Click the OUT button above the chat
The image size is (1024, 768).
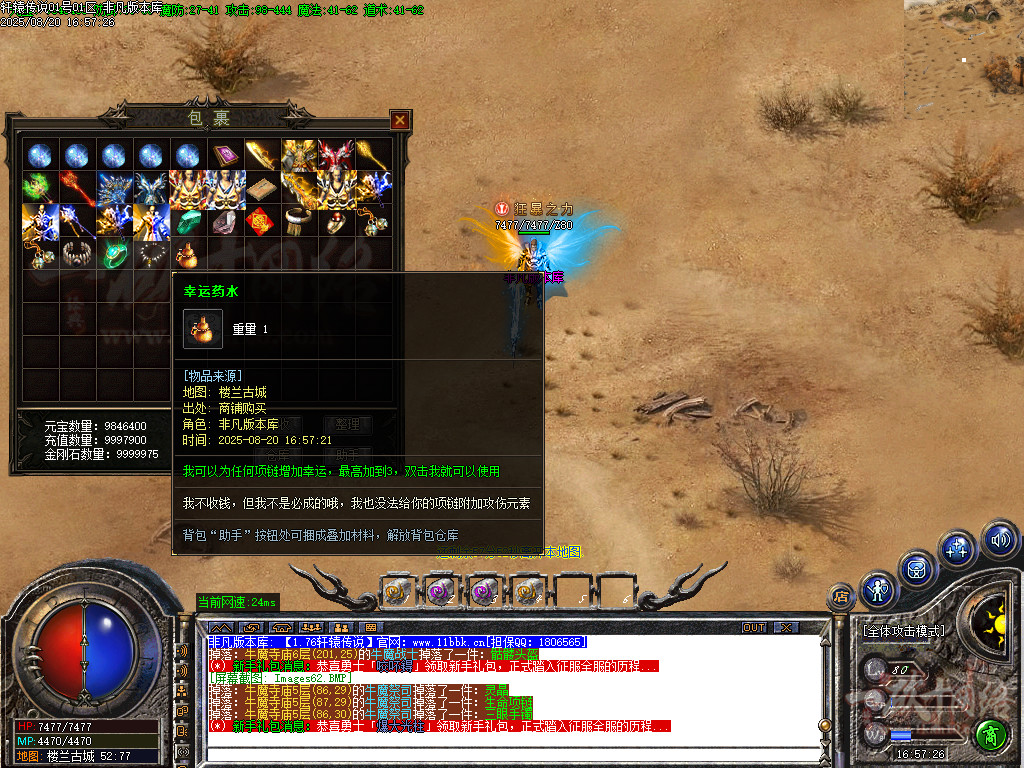(x=754, y=628)
